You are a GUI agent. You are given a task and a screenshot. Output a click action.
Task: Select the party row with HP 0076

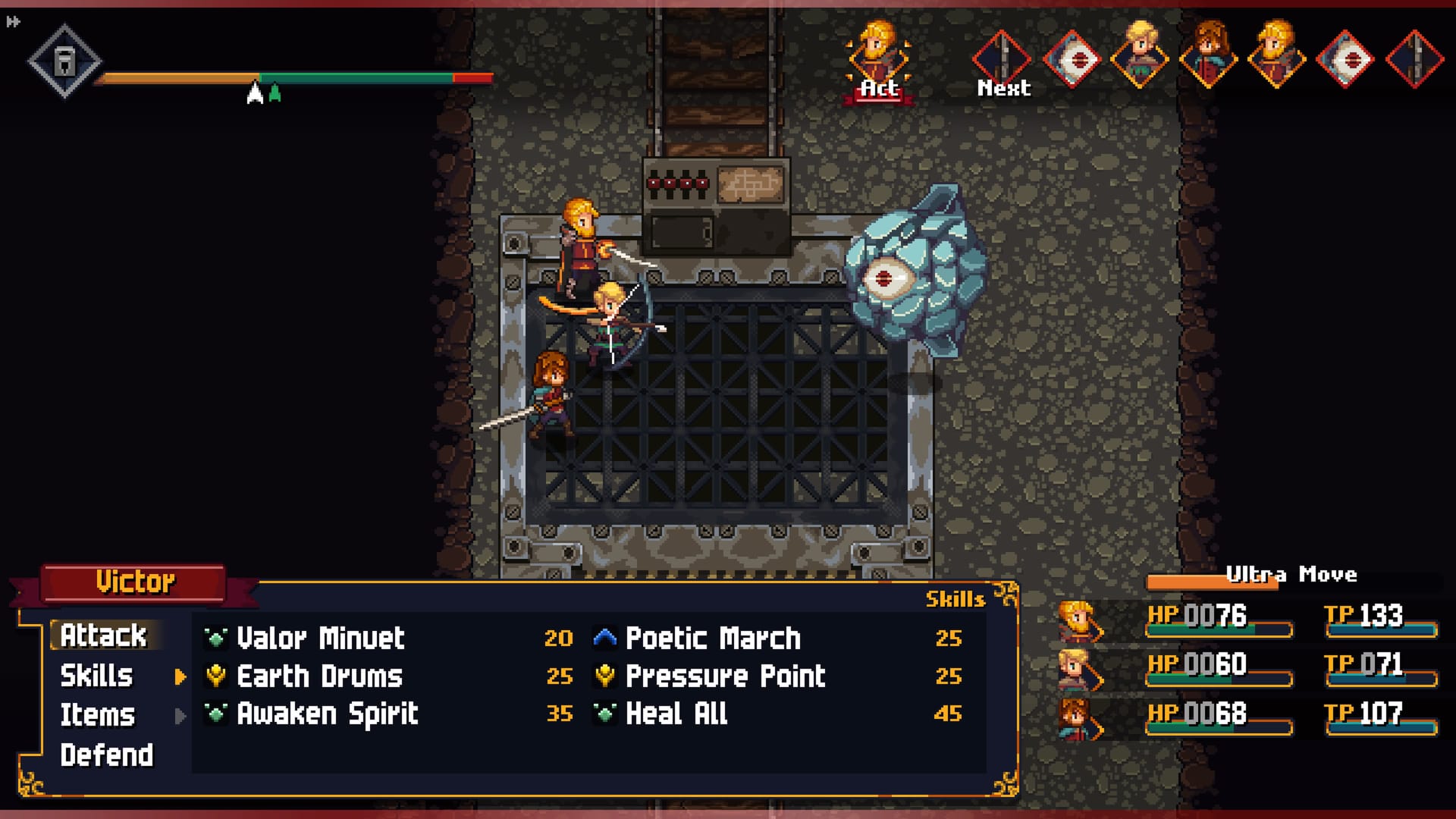[x=1247, y=619]
